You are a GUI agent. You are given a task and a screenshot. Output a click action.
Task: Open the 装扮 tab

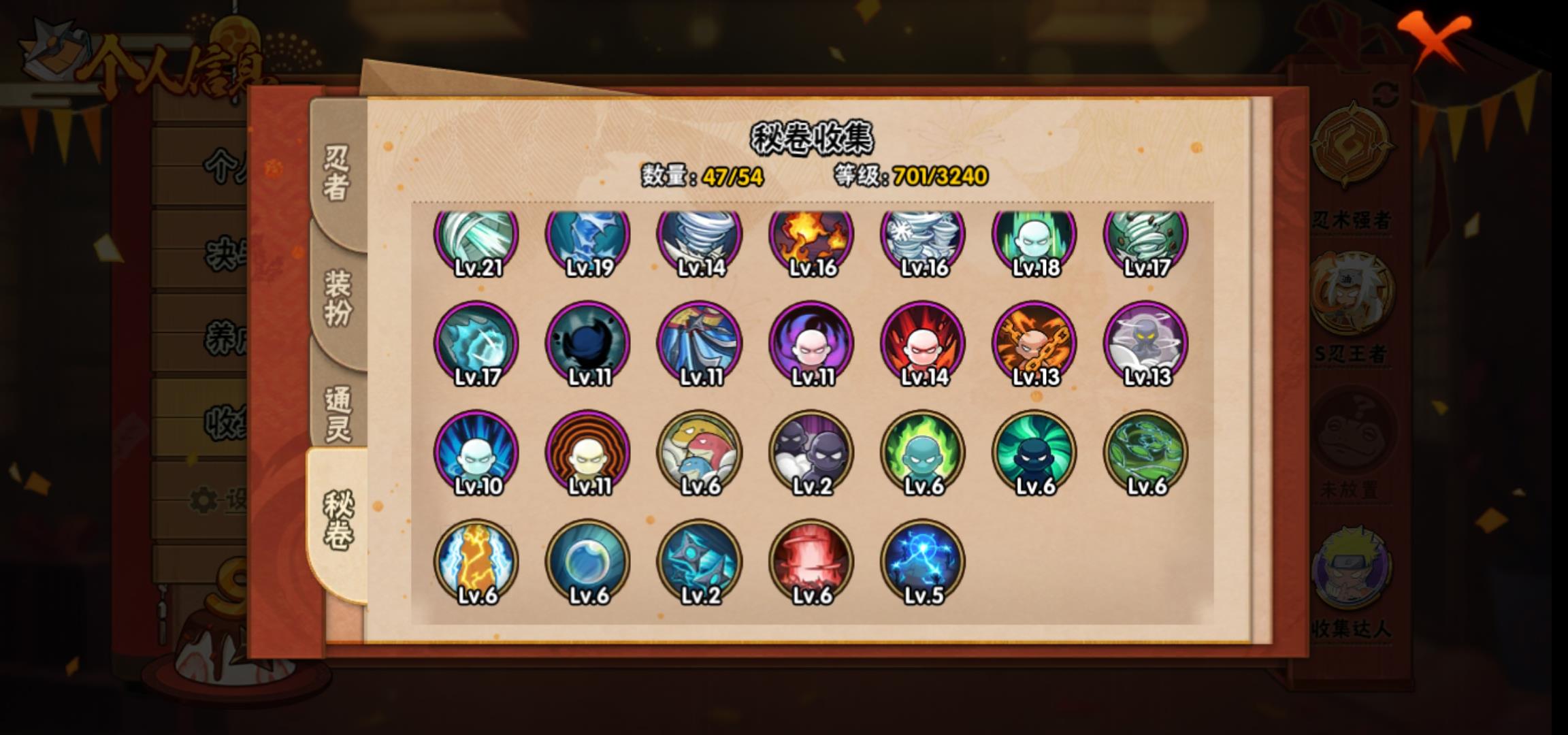click(x=338, y=297)
